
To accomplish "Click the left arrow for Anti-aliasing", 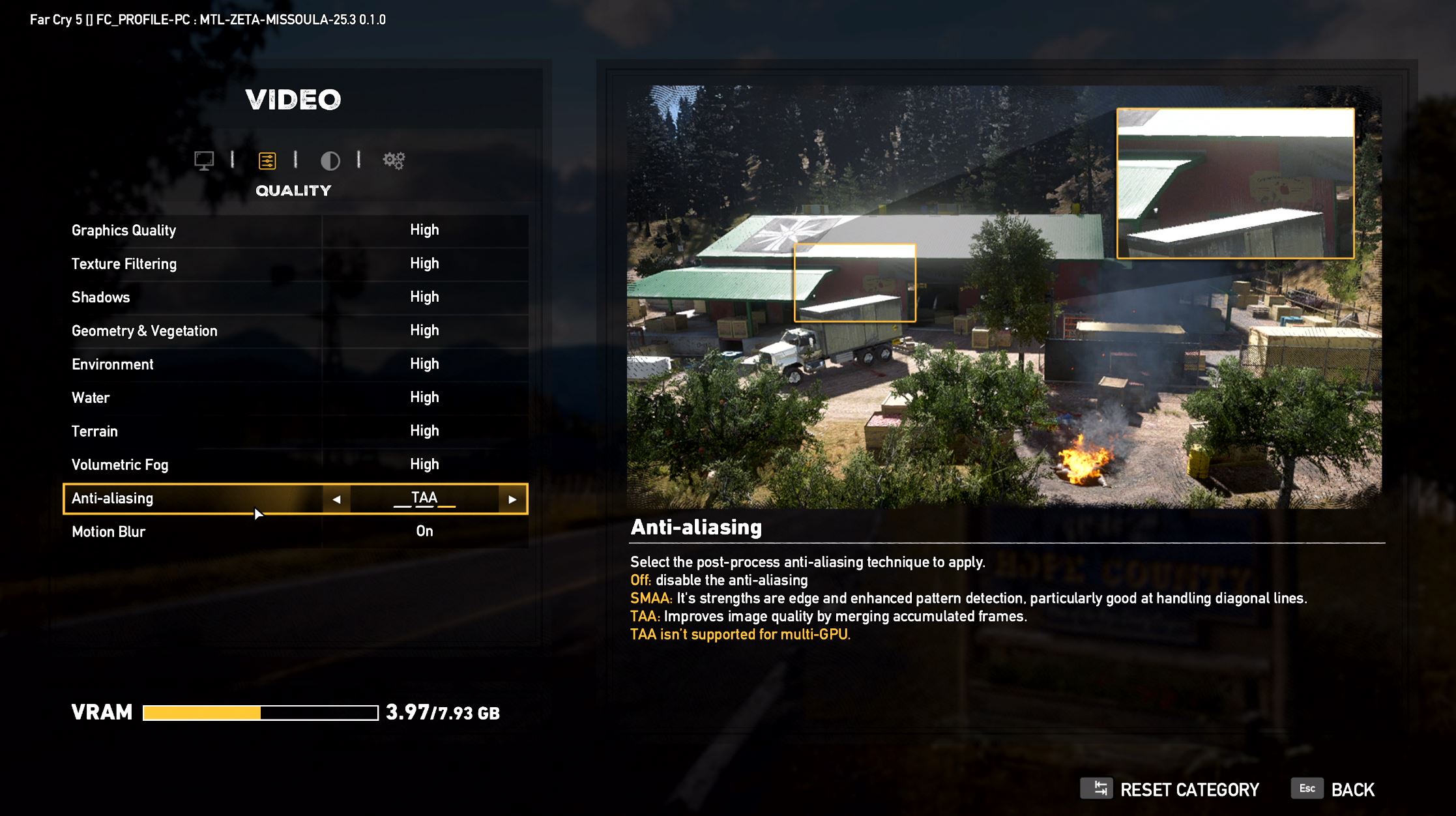I will (x=336, y=499).
